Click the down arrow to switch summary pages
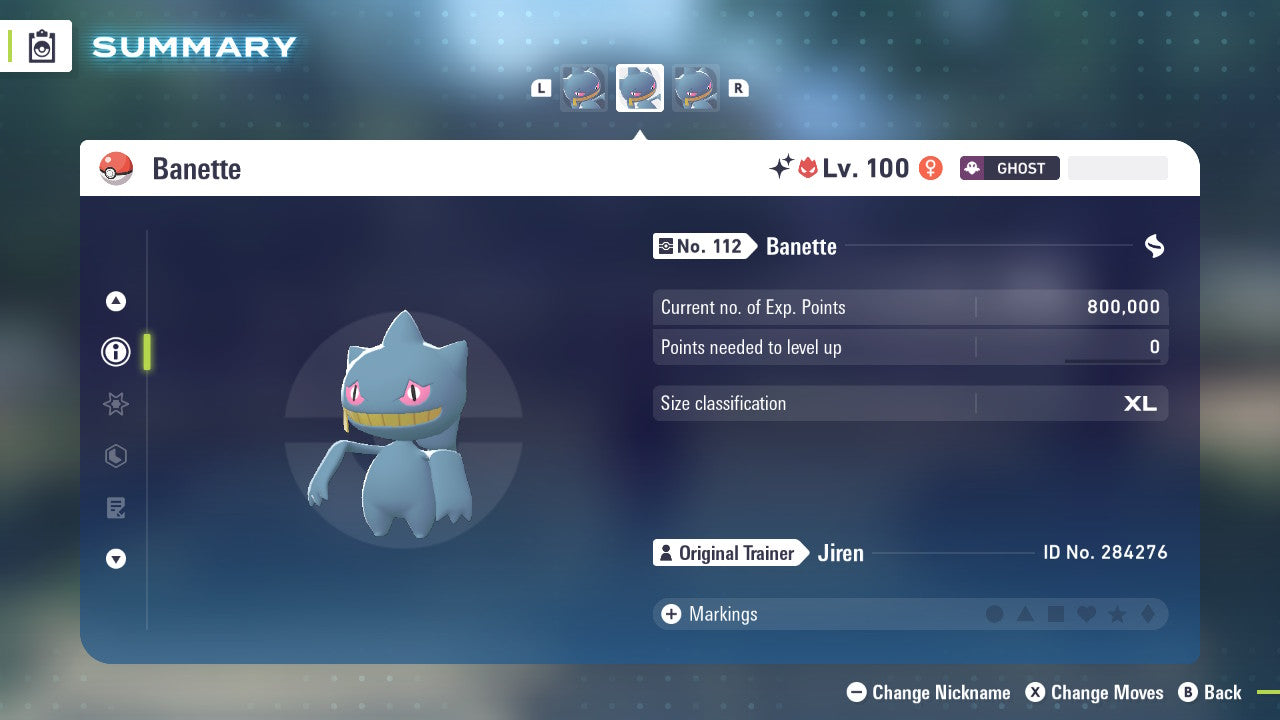 [x=115, y=559]
